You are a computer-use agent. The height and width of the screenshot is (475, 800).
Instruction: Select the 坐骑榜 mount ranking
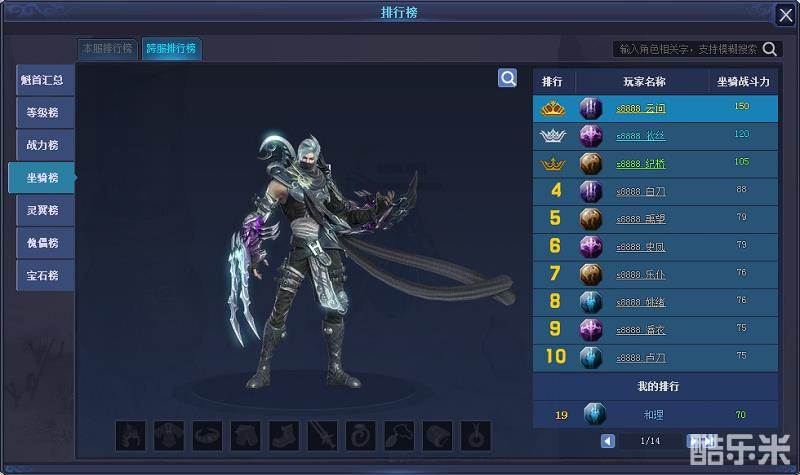point(42,178)
